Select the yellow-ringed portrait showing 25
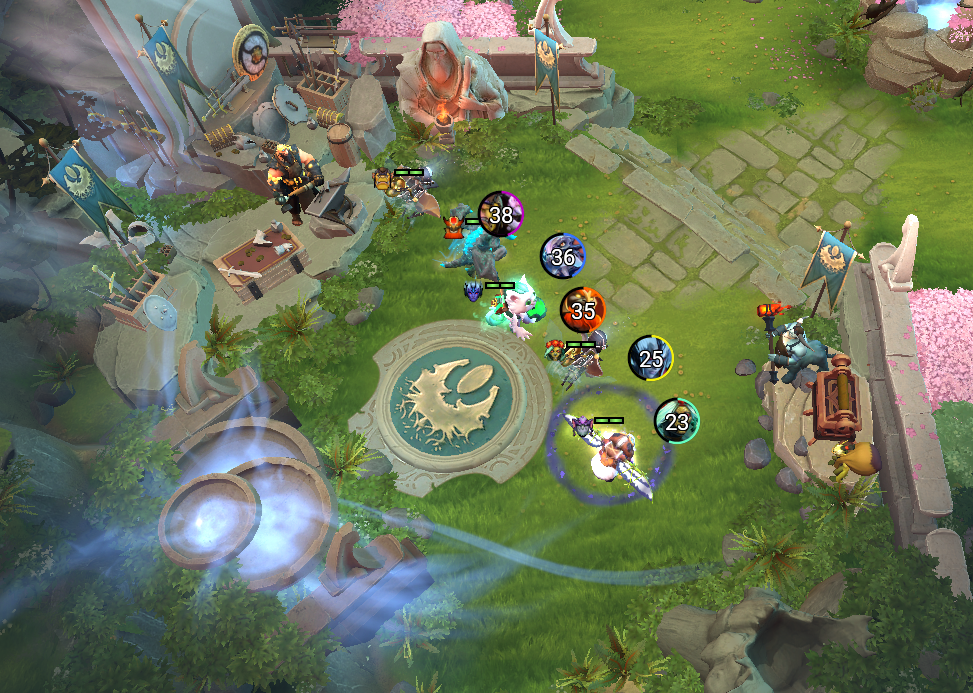Viewport: 973px width, 693px height. pos(650,359)
